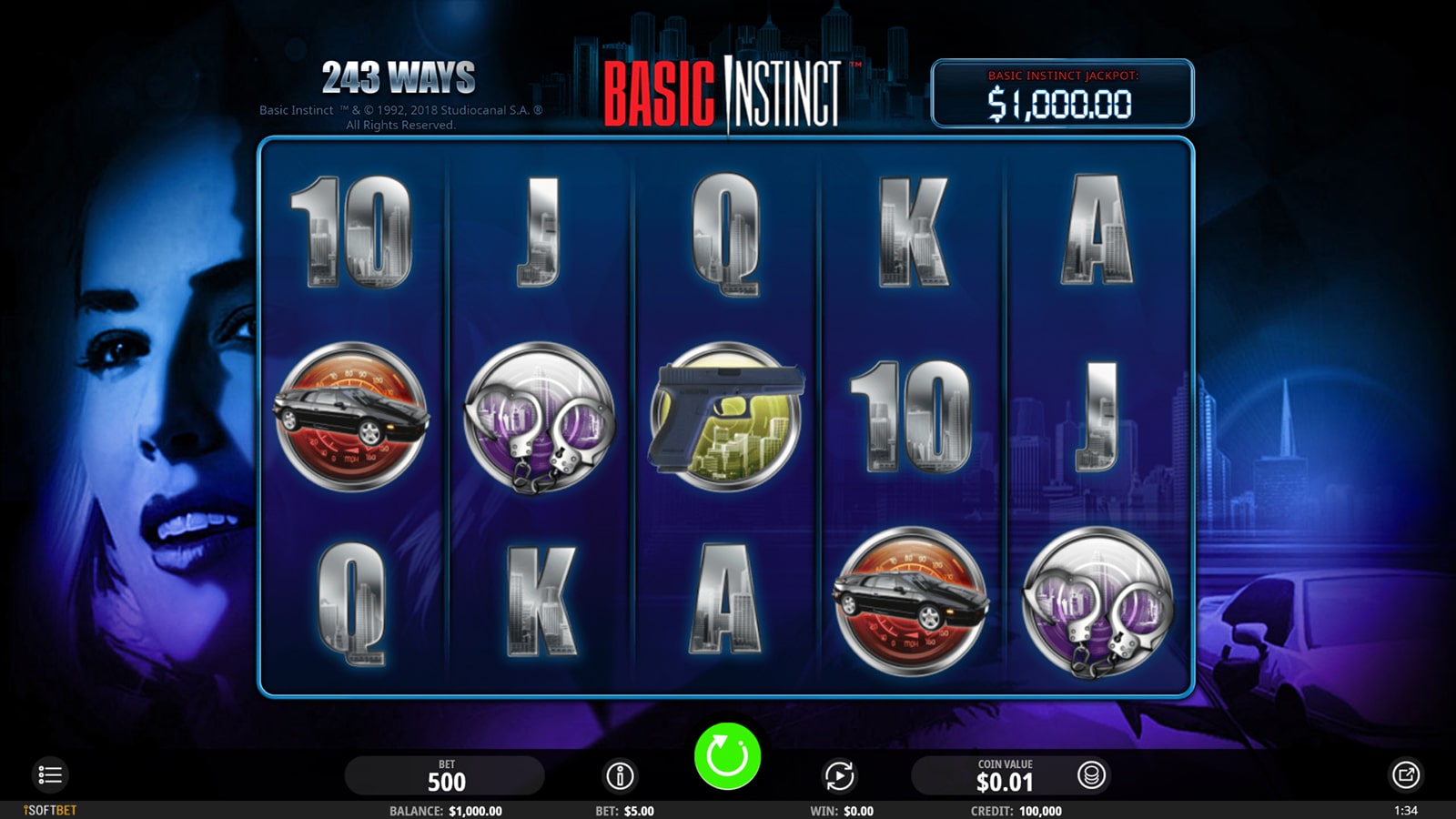Open the hamburger menu icon
This screenshot has height=819, width=1456.
(50, 775)
